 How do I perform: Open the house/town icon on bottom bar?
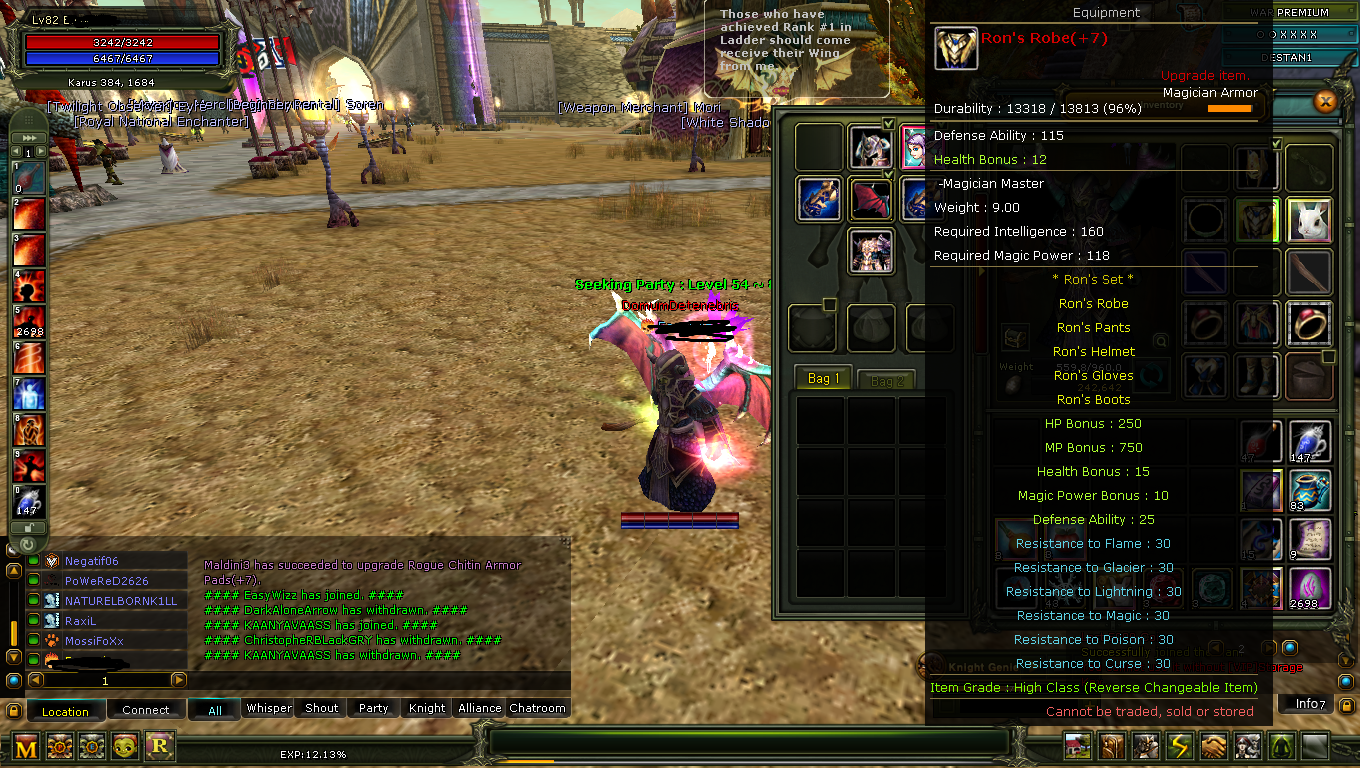point(1077,746)
